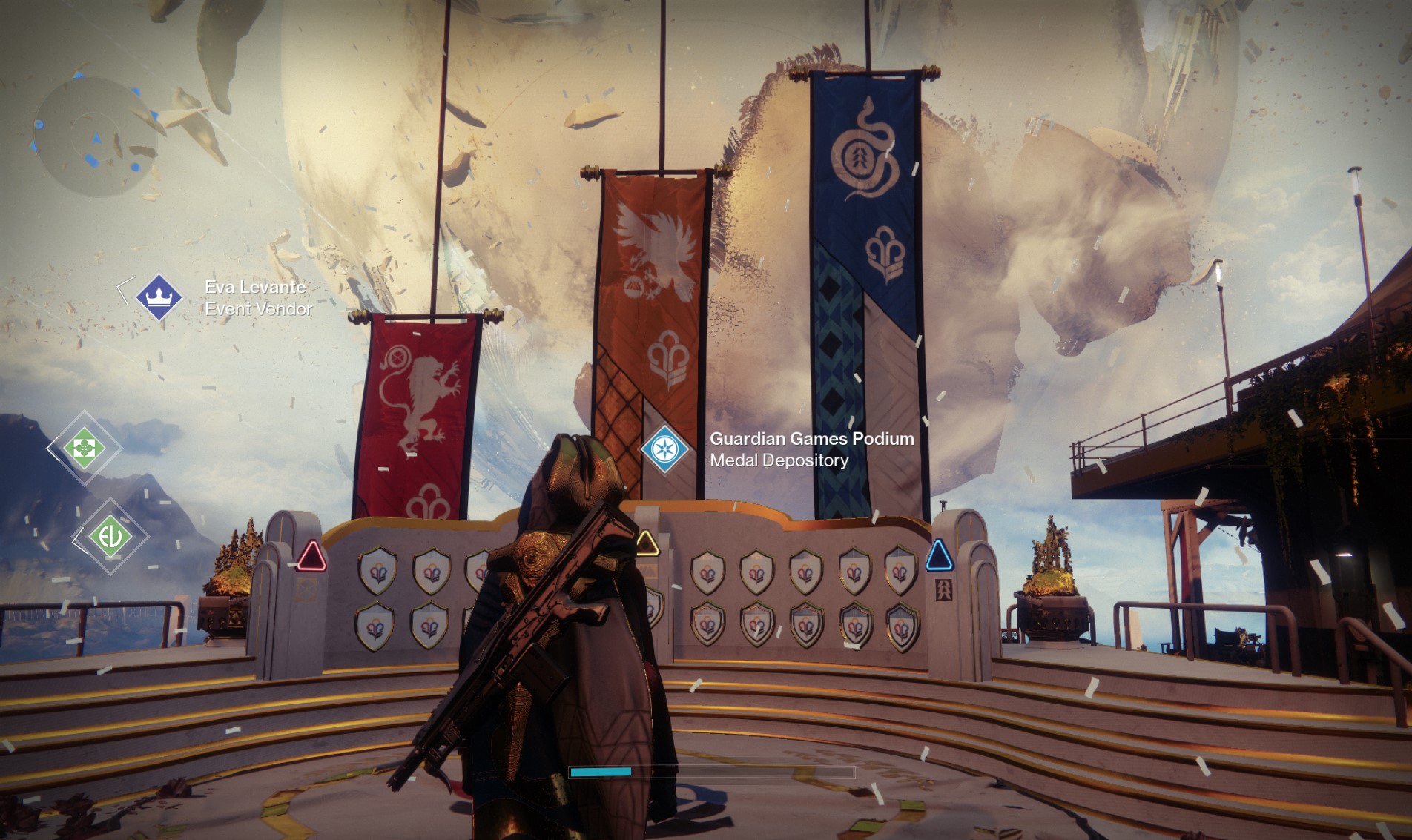
Task: Select the Guardian Games Podium snowflake marker
Action: [665, 447]
